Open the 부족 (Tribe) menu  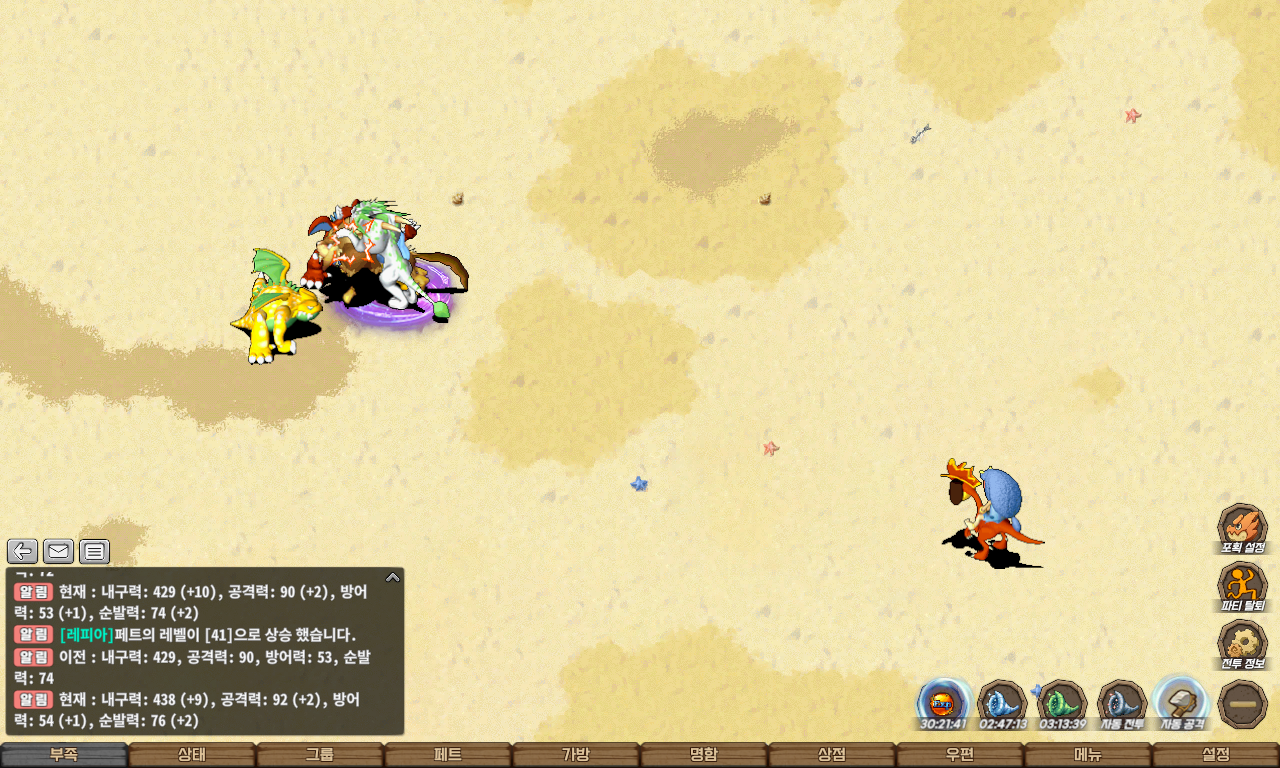tap(64, 755)
